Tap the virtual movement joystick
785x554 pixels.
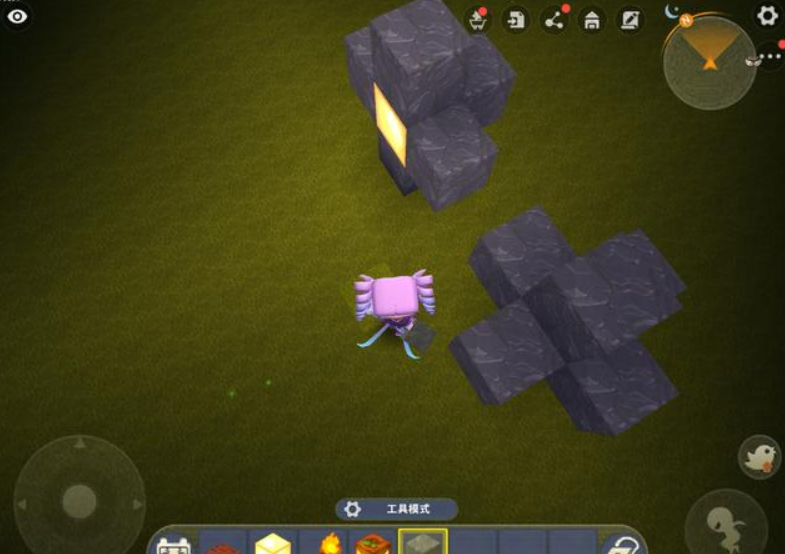[x=79, y=499]
